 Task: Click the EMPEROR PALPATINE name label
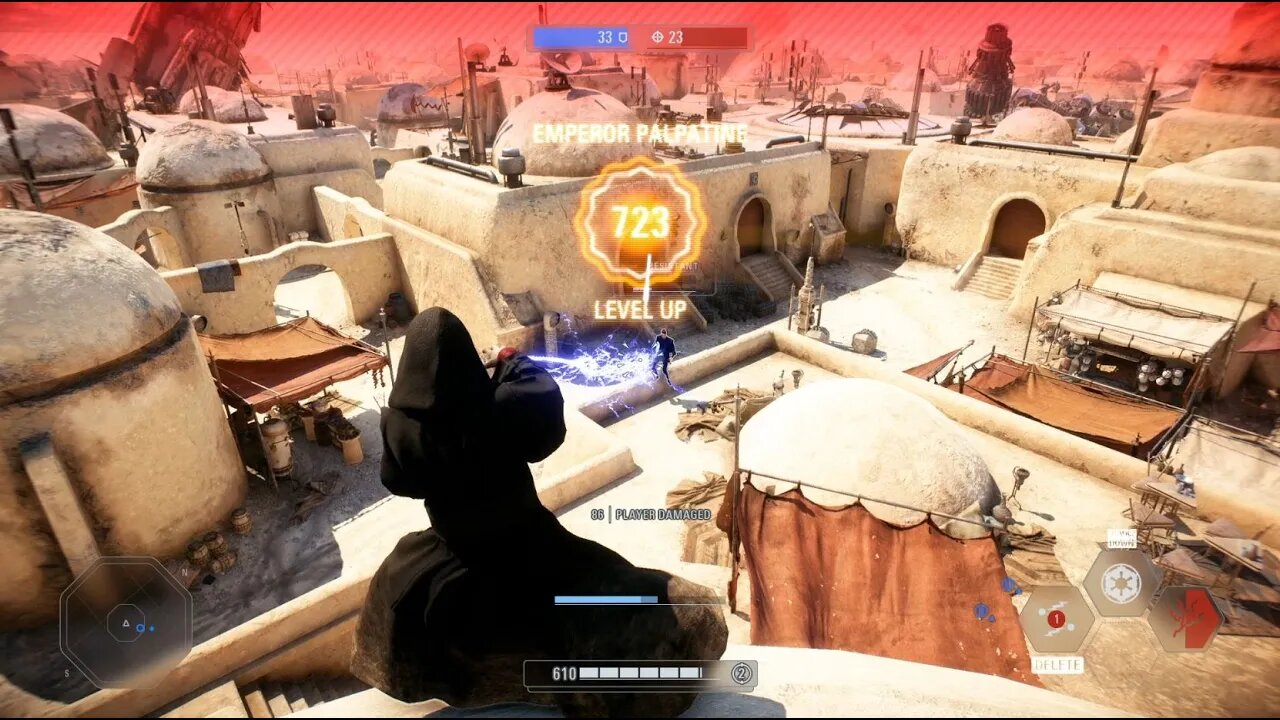tap(640, 131)
